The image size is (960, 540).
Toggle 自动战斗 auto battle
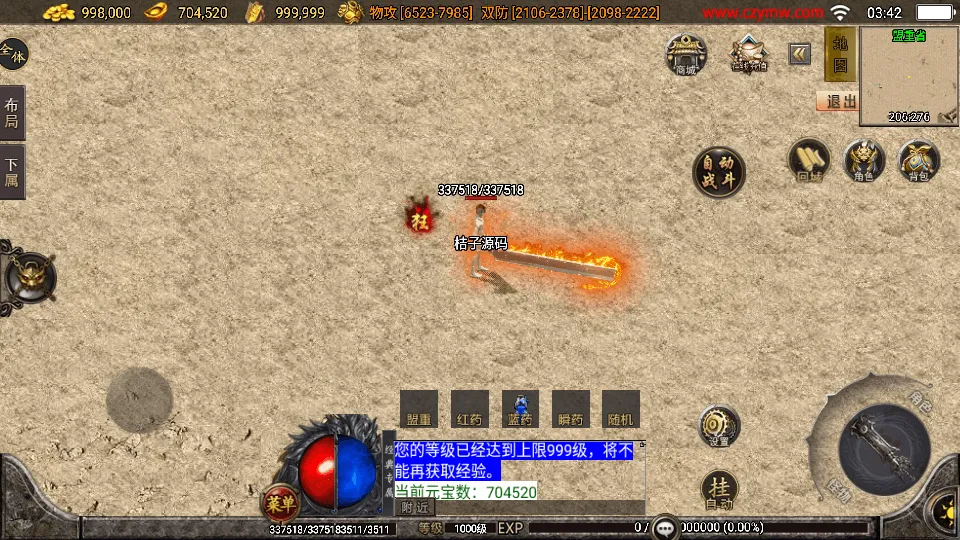click(719, 172)
